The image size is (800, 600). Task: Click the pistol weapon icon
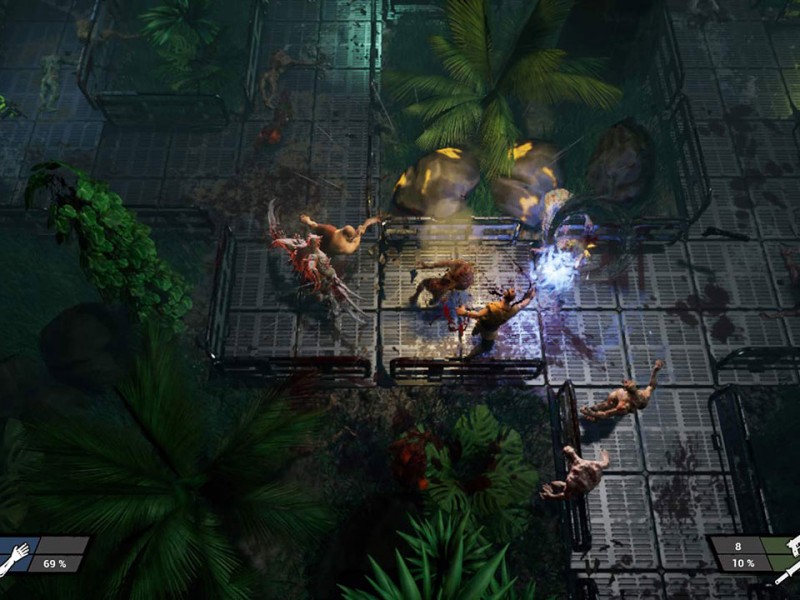pyautogui.click(x=791, y=546)
